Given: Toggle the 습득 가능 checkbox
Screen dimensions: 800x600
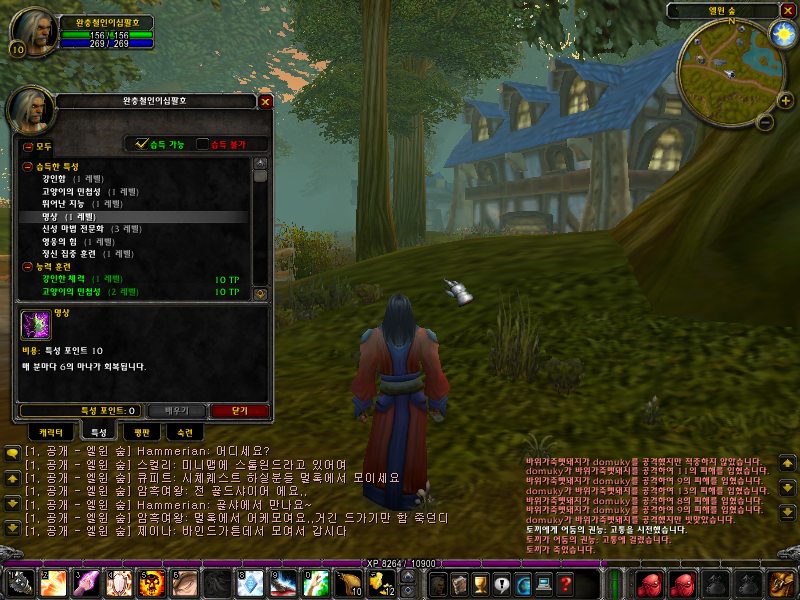Looking at the screenshot, I should point(142,144).
